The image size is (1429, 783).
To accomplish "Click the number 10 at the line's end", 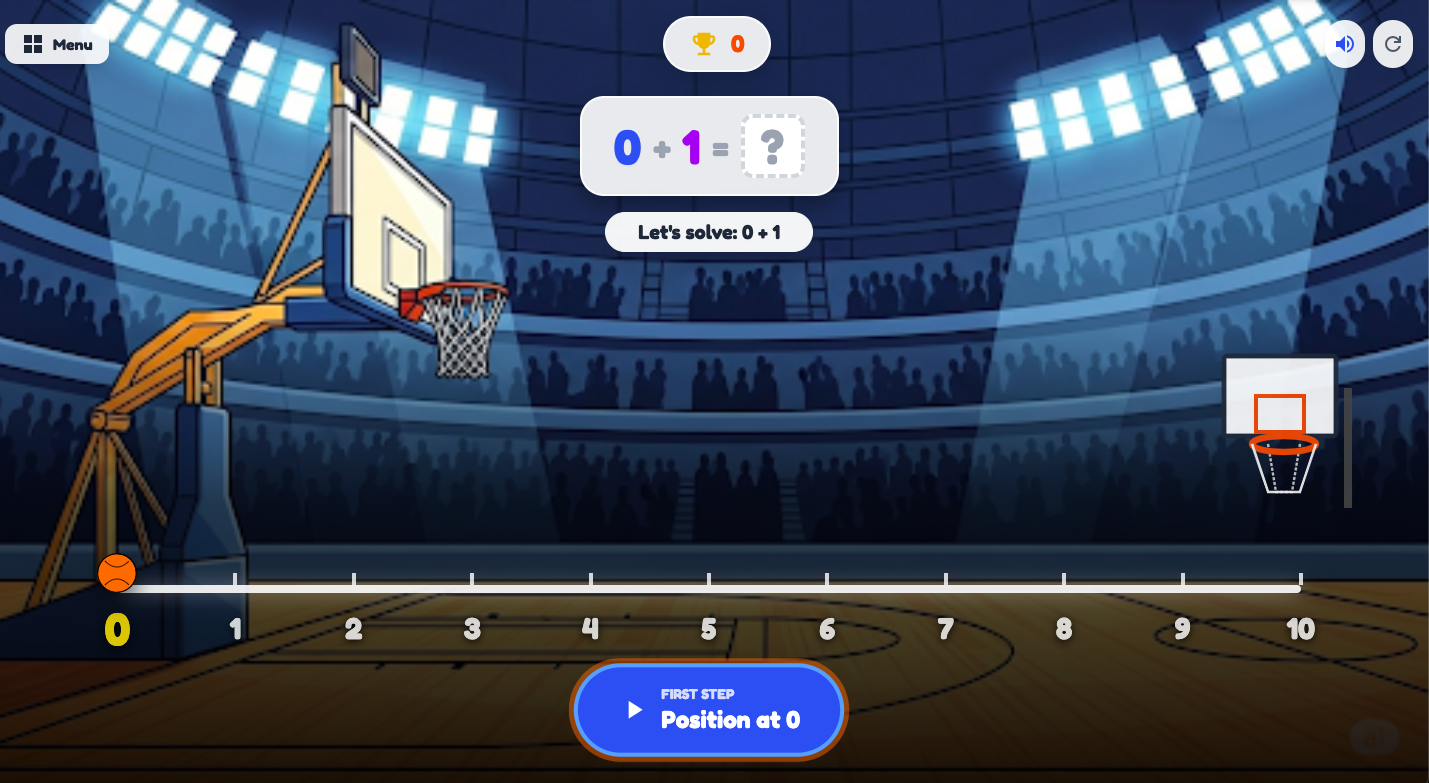I will pos(1300,629).
